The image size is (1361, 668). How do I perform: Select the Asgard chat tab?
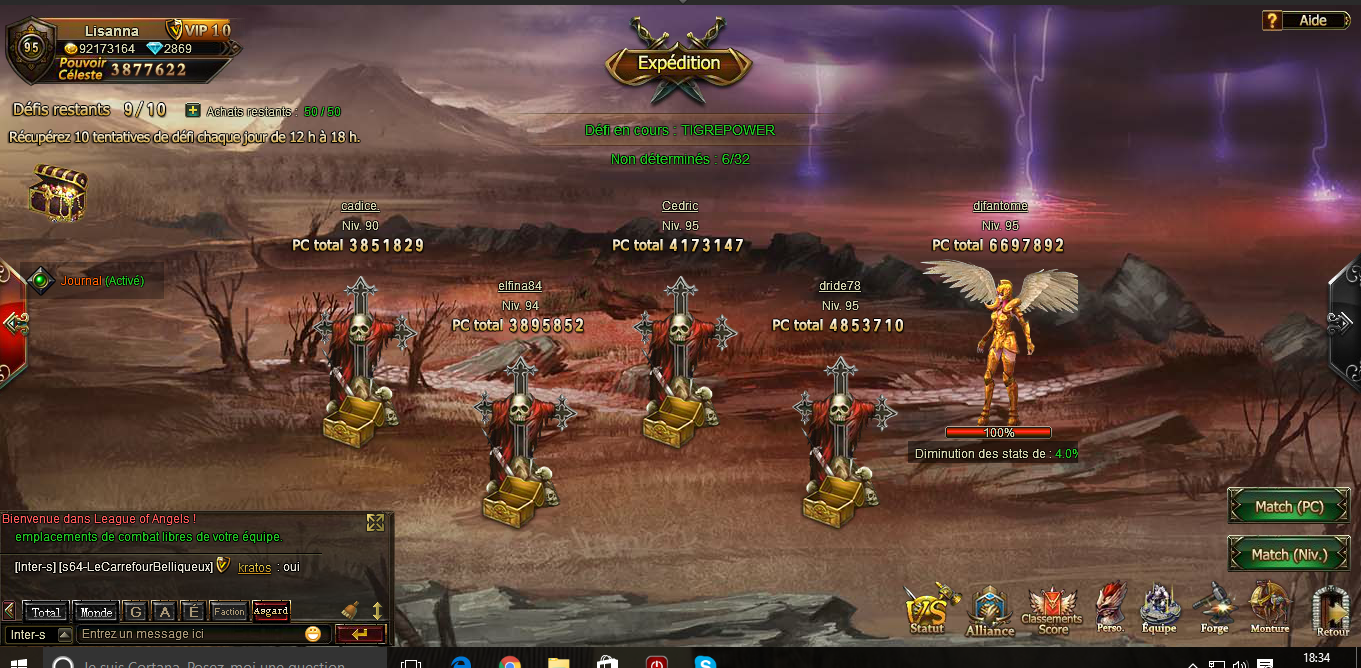(271, 611)
